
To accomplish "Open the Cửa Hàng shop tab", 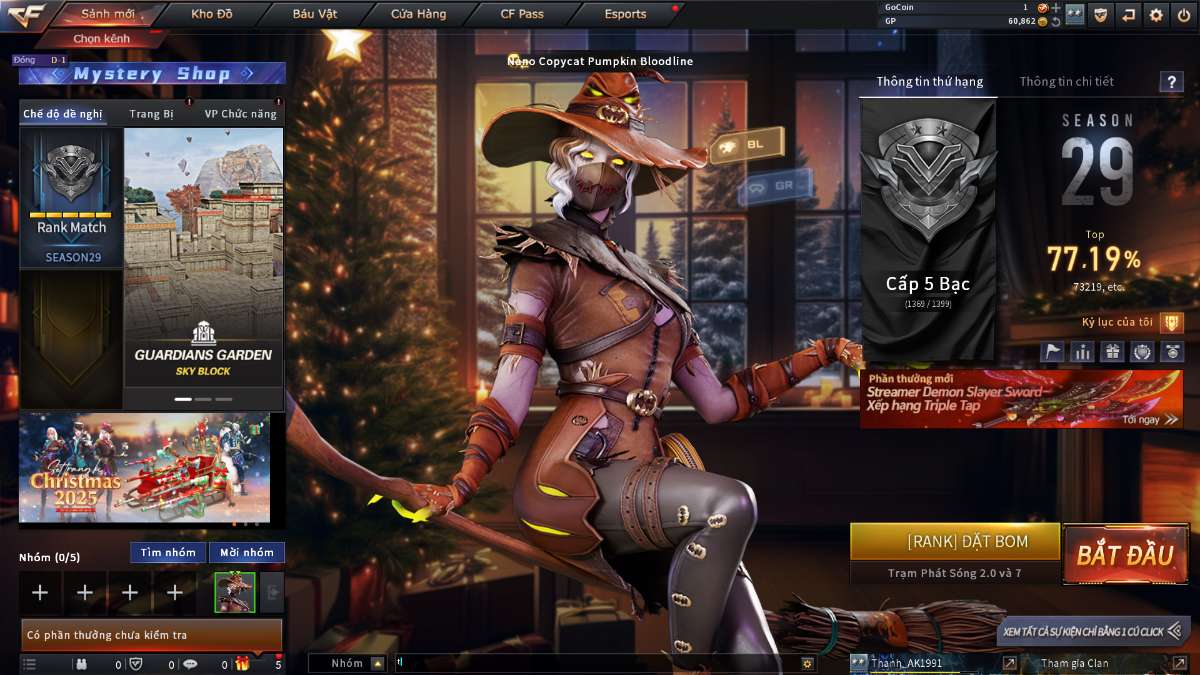I will (419, 14).
